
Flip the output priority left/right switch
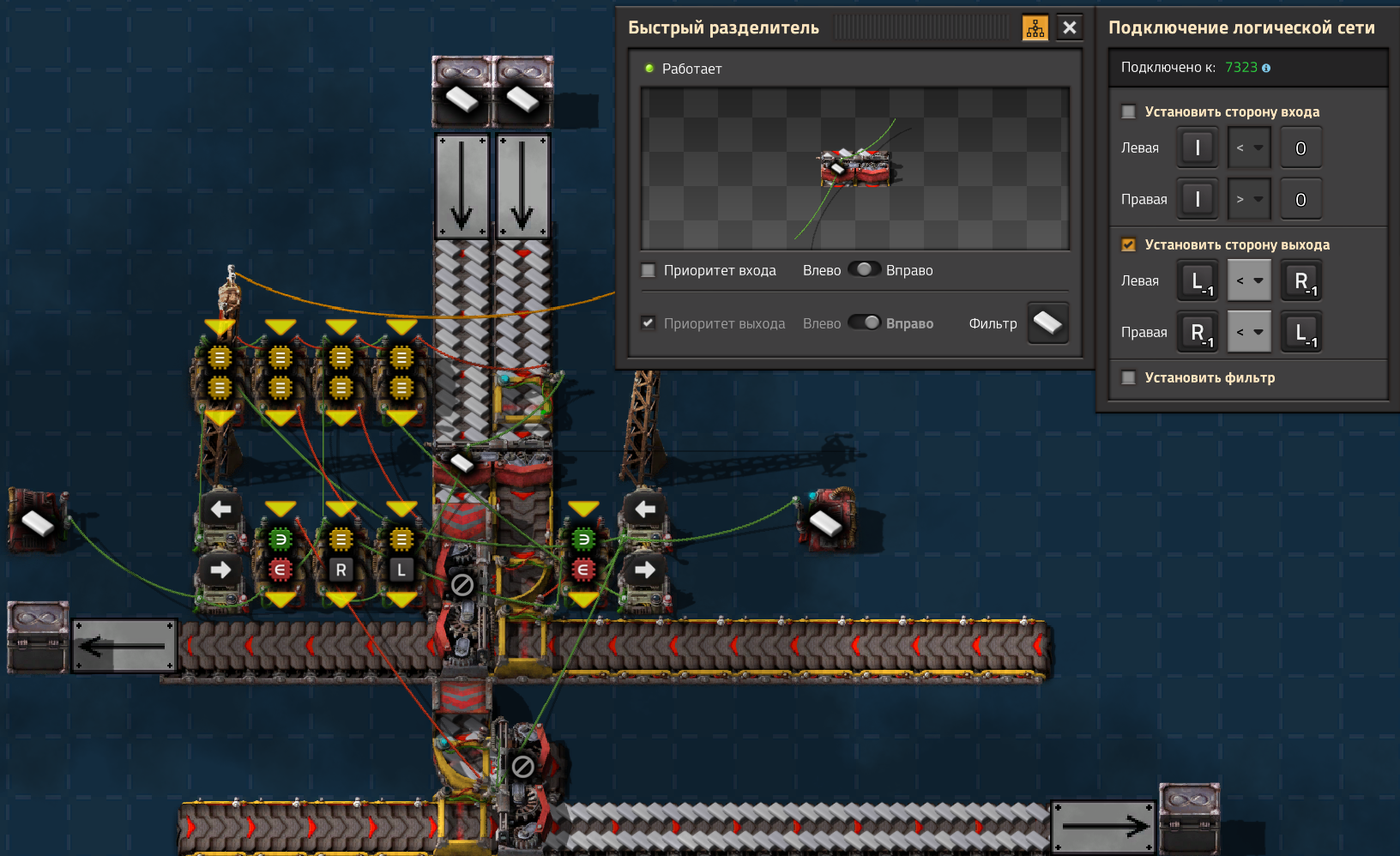tap(864, 323)
